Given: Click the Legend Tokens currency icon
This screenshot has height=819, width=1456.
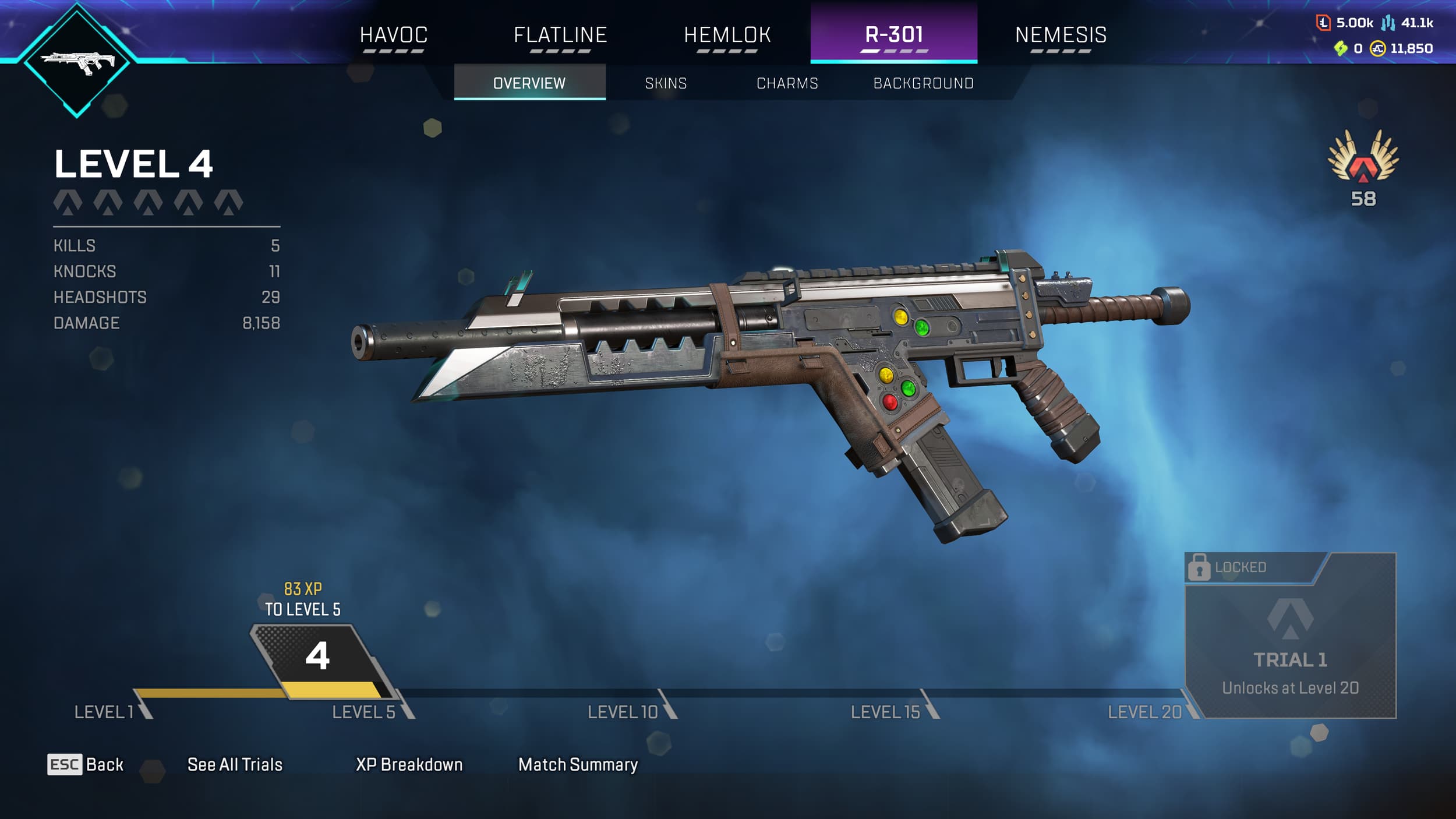Looking at the screenshot, I should click(x=1324, y=24).
